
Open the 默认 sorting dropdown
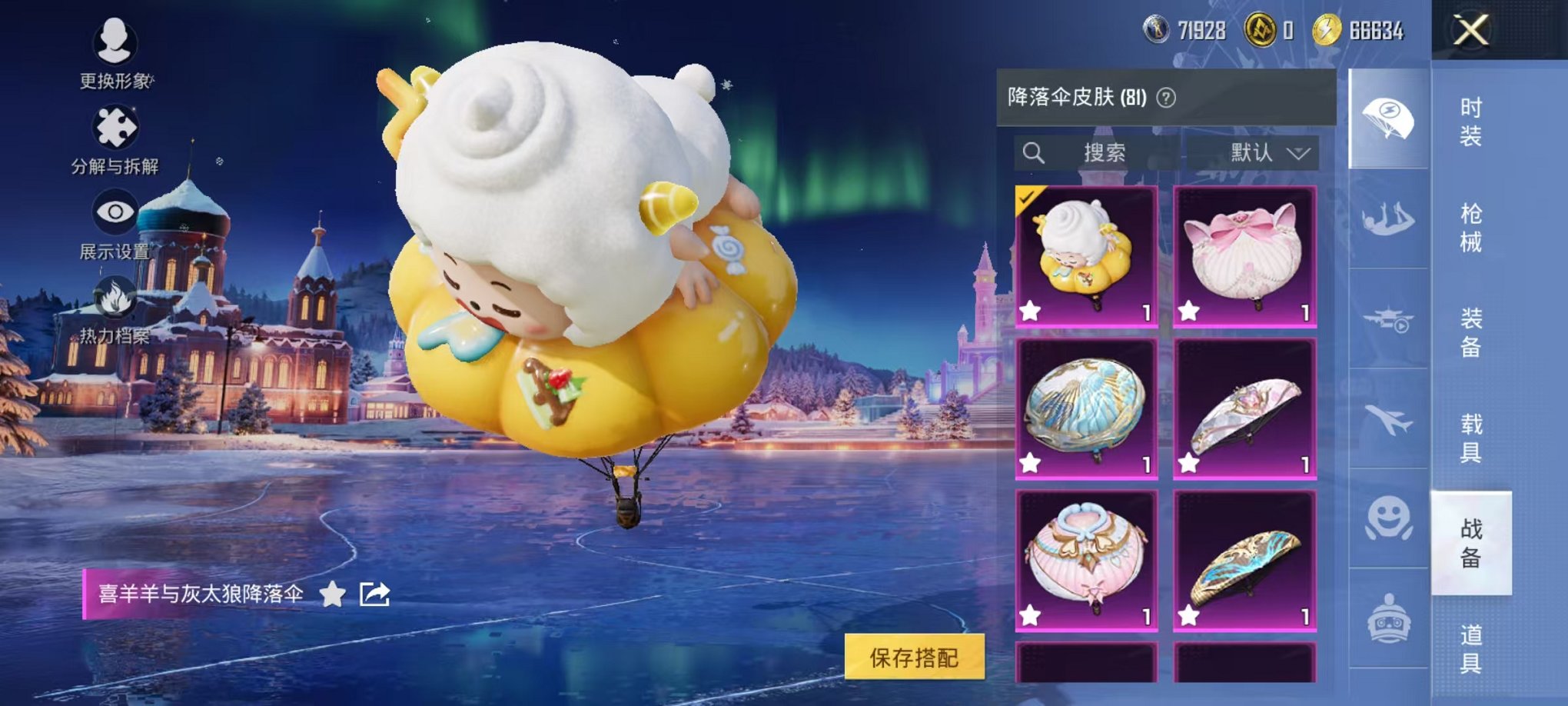coord(1266,153)
